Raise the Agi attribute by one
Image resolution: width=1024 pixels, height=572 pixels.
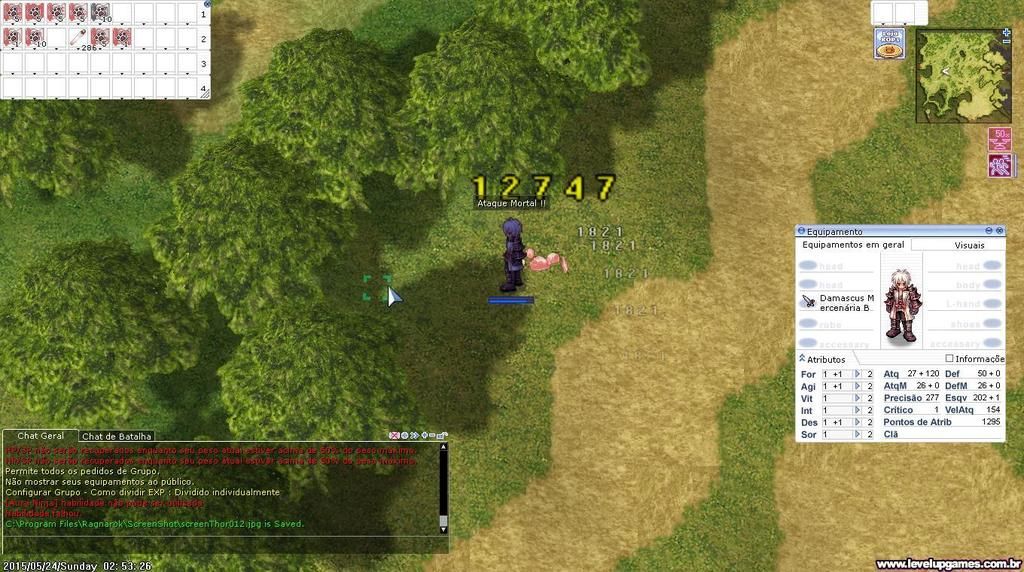pyautogui.click(x=857, y=386)
